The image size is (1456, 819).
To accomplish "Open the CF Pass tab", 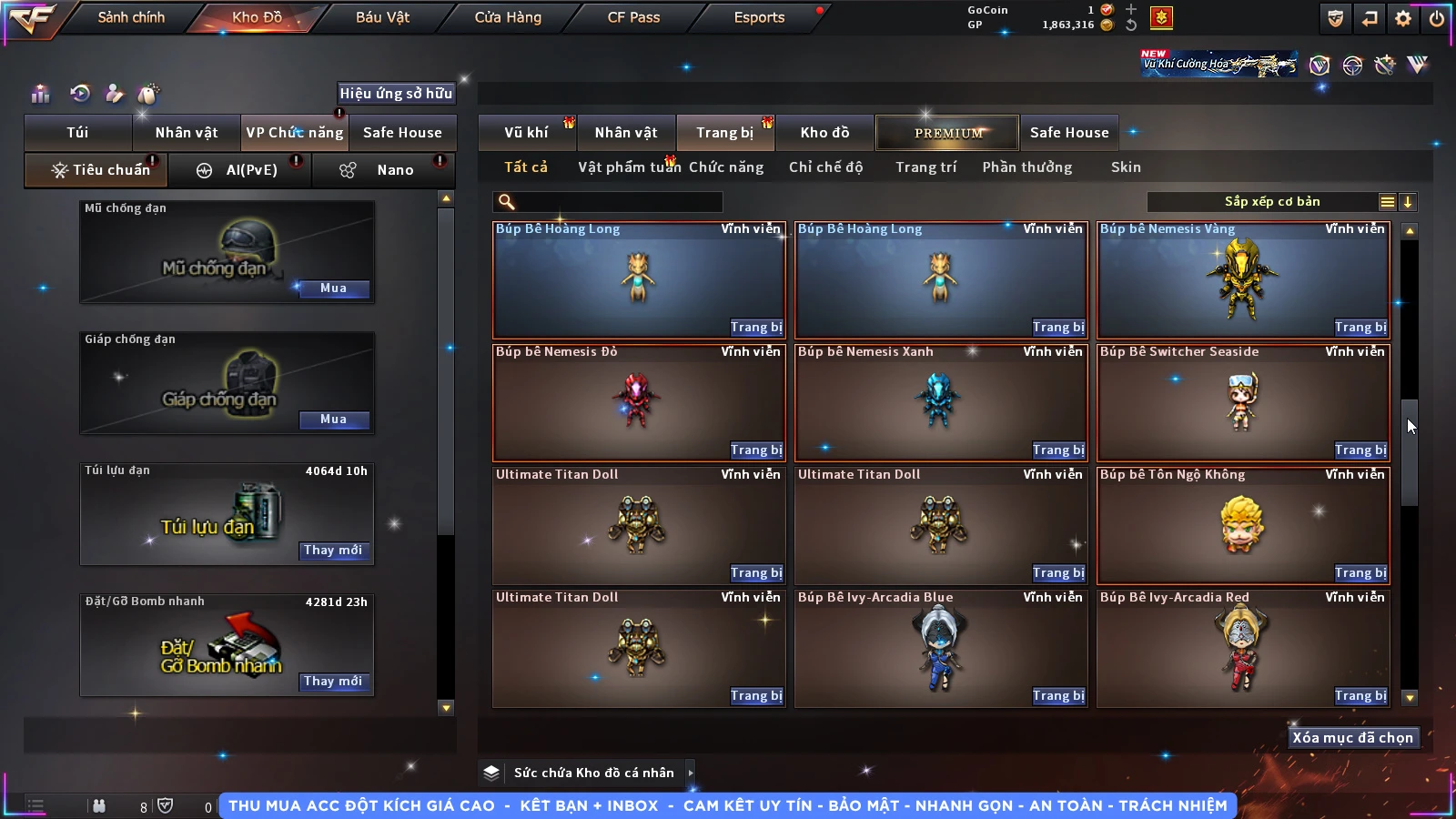I will tap(633, 17).
